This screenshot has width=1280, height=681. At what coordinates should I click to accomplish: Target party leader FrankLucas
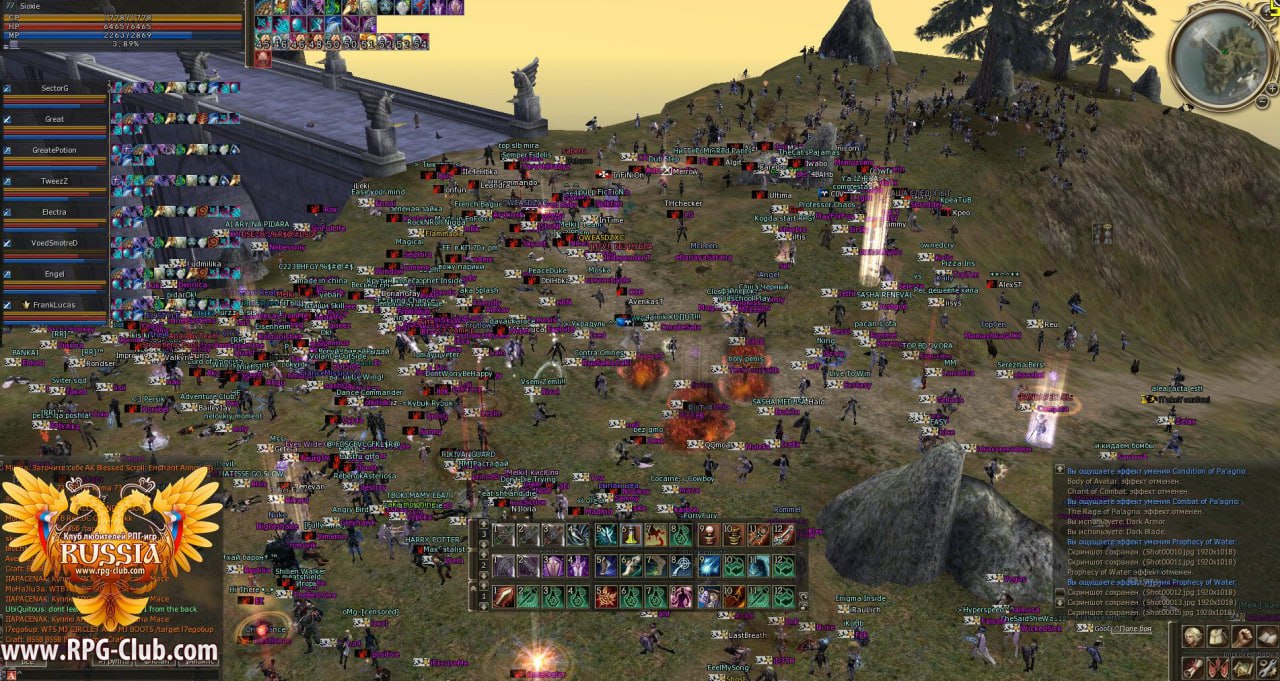54,305
